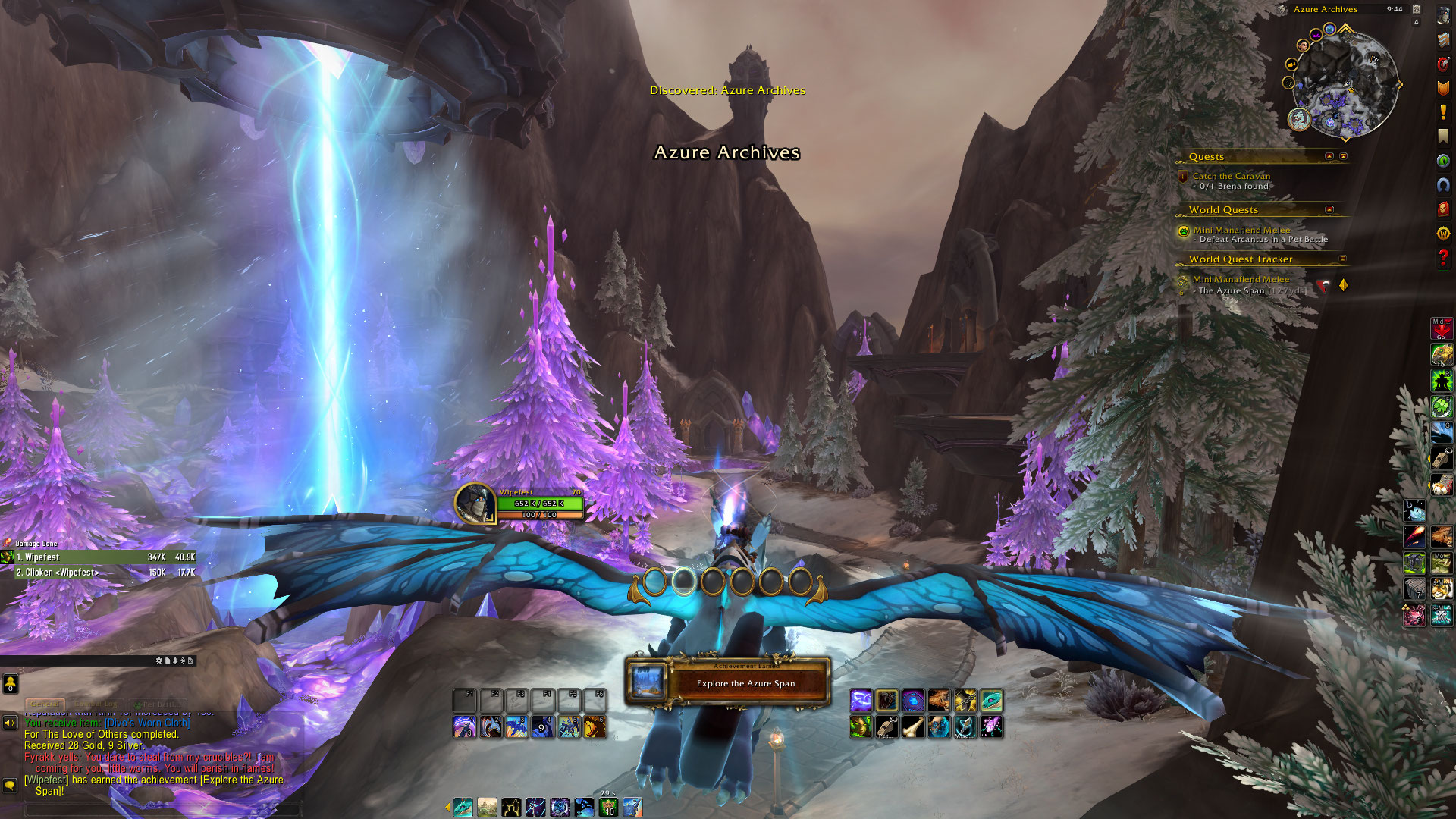Open the minimap

[x=1344, y=85]
